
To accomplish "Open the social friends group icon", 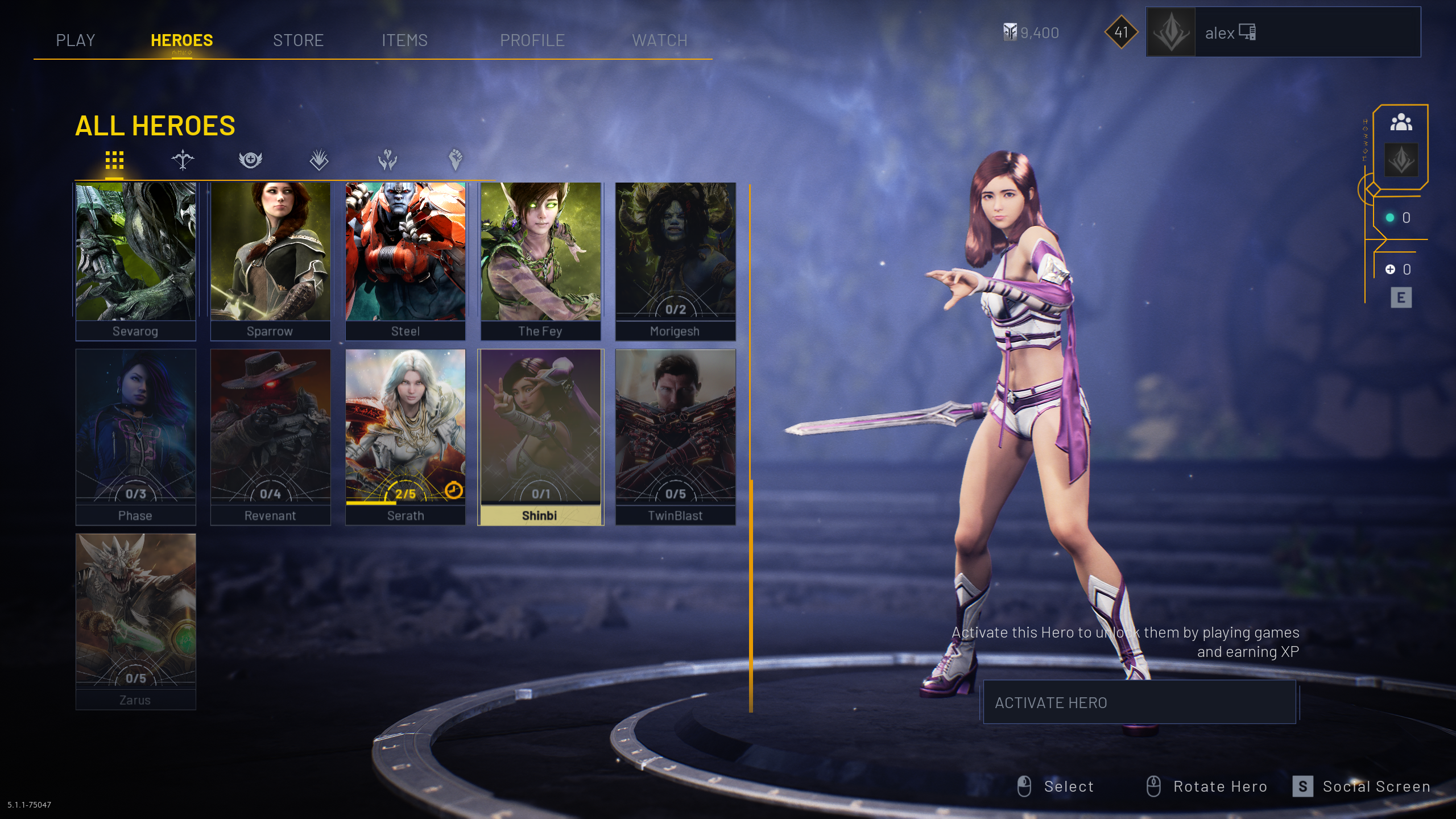I will coord(1401,122).
